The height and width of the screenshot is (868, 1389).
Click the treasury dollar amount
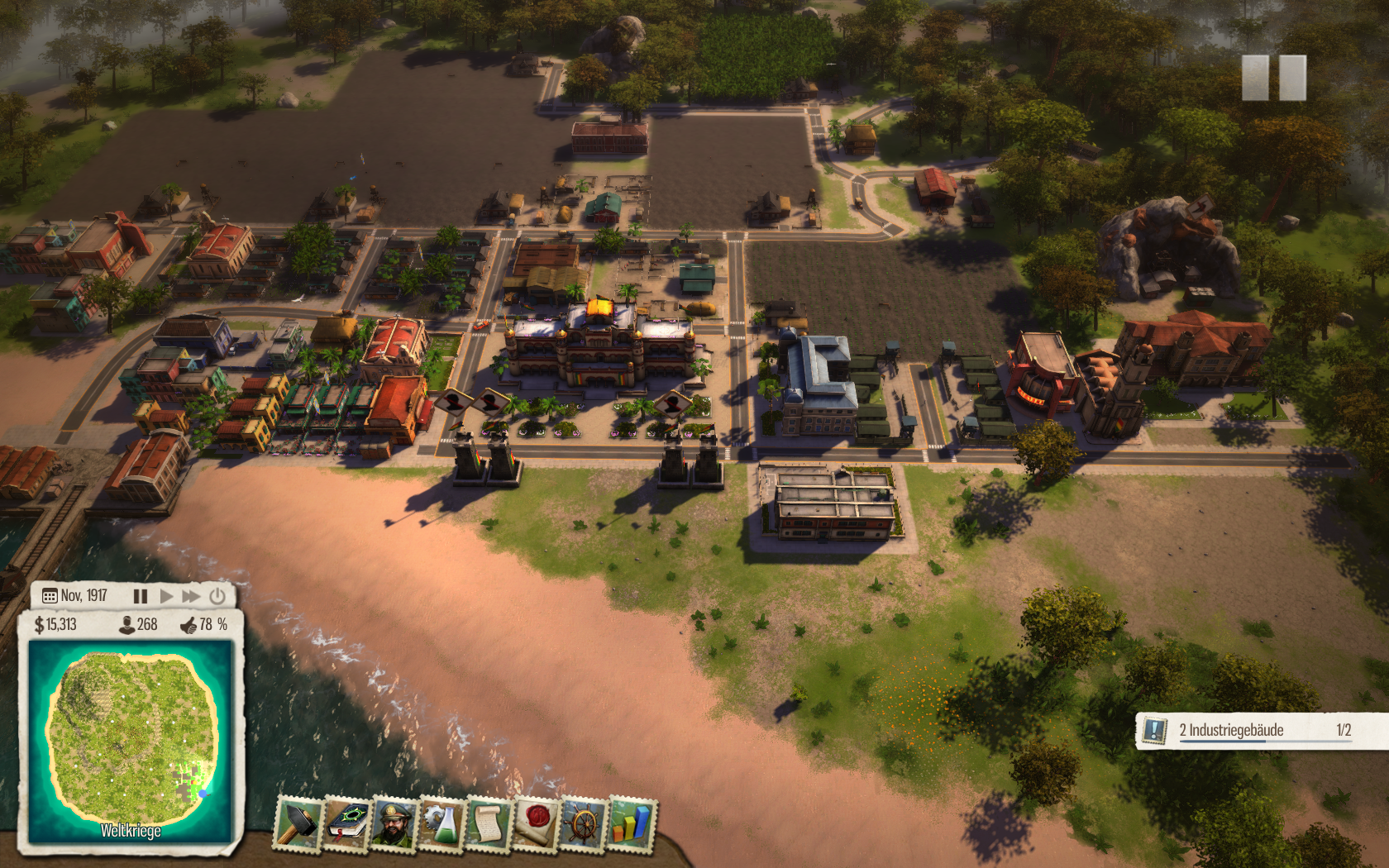pos(55,625)
